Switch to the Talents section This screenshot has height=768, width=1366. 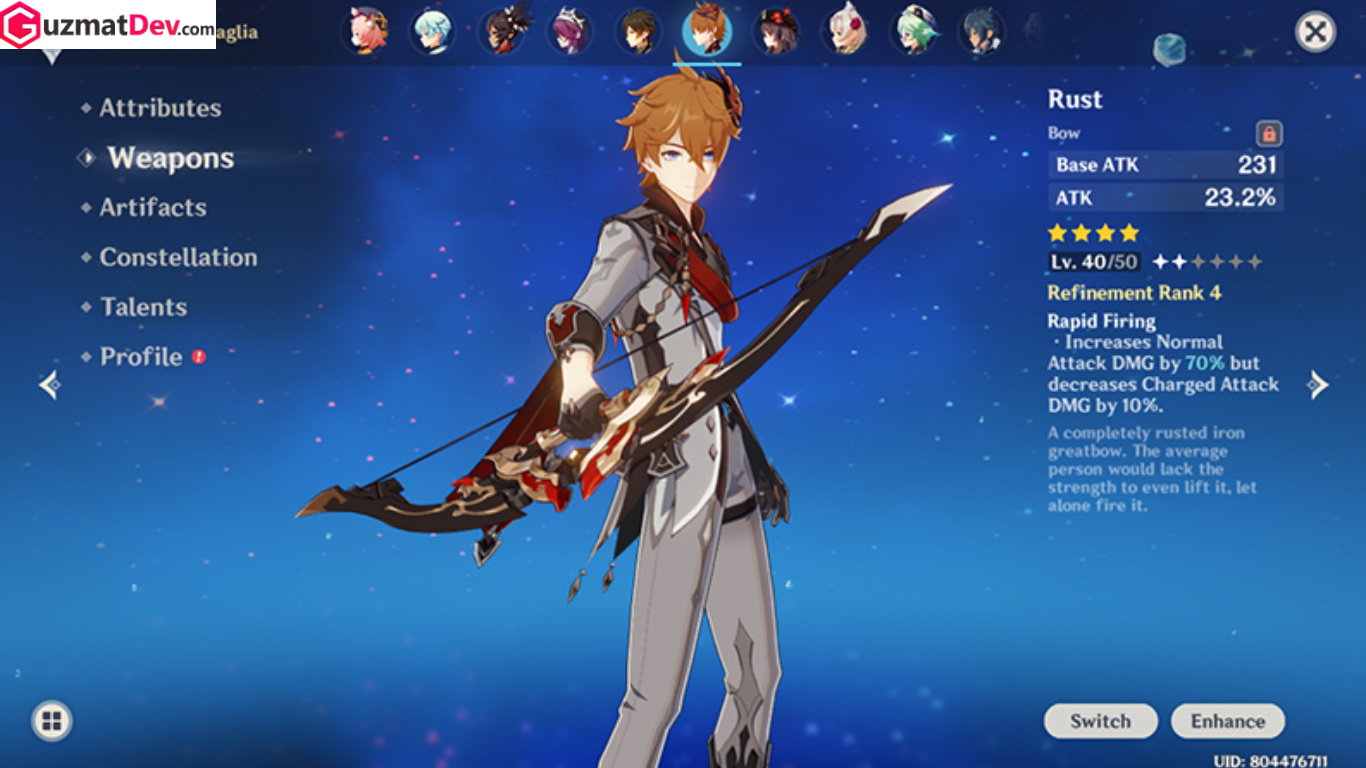[141, 307]
